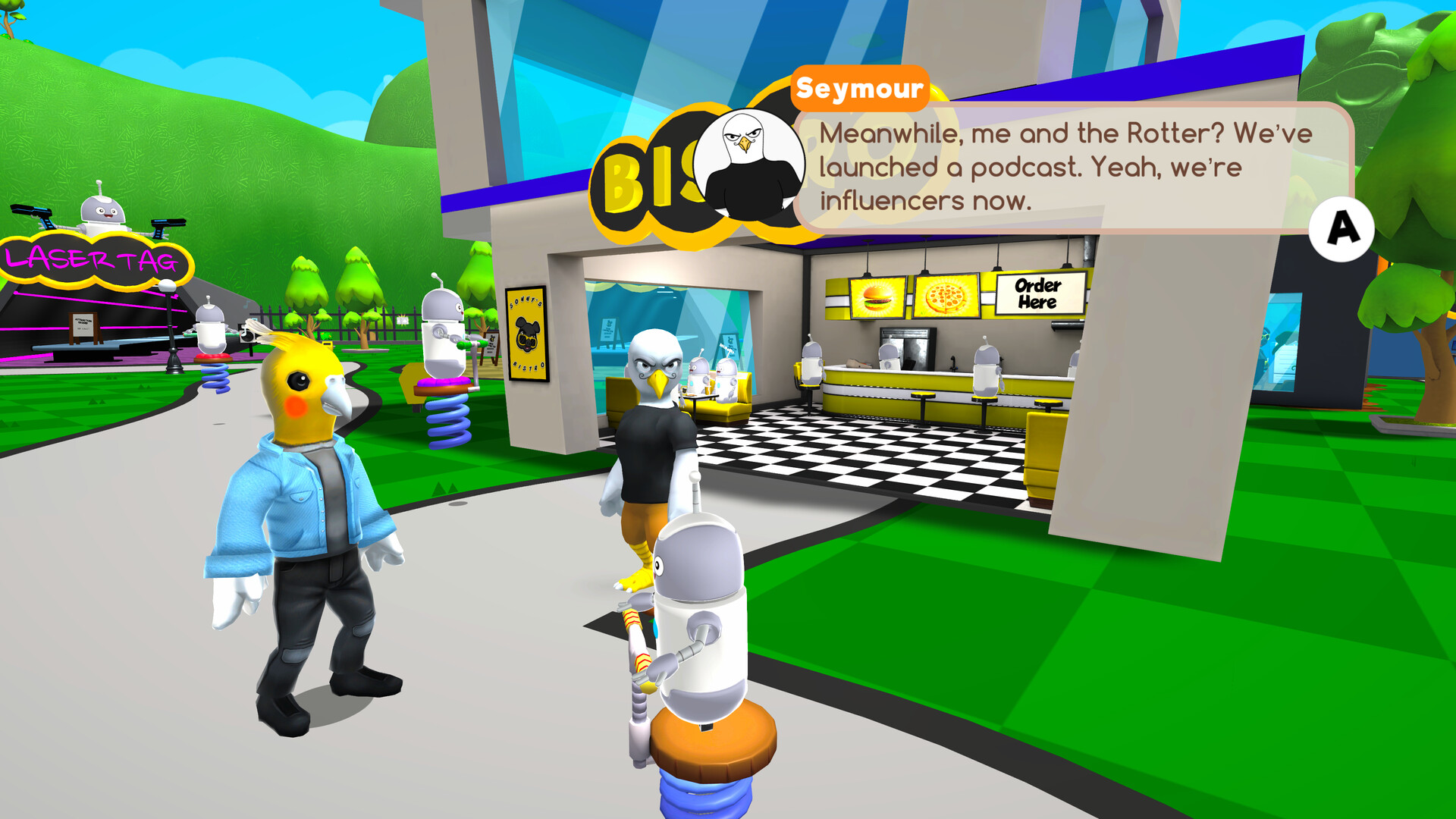This screenshot has height=819, width=1456.
Task: Click the robot mascot atop the Laser Tag sign
Action: point(101,211)
